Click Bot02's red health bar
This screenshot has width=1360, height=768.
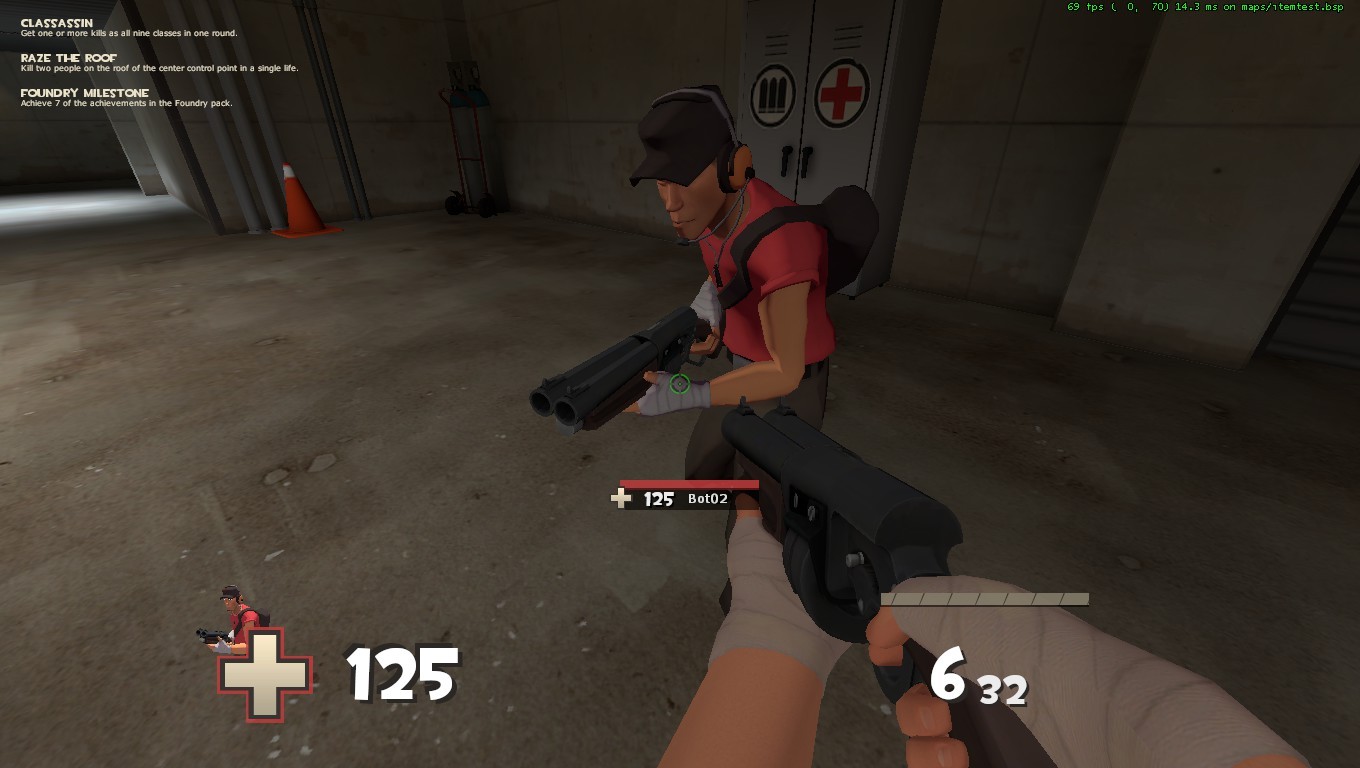688,482
